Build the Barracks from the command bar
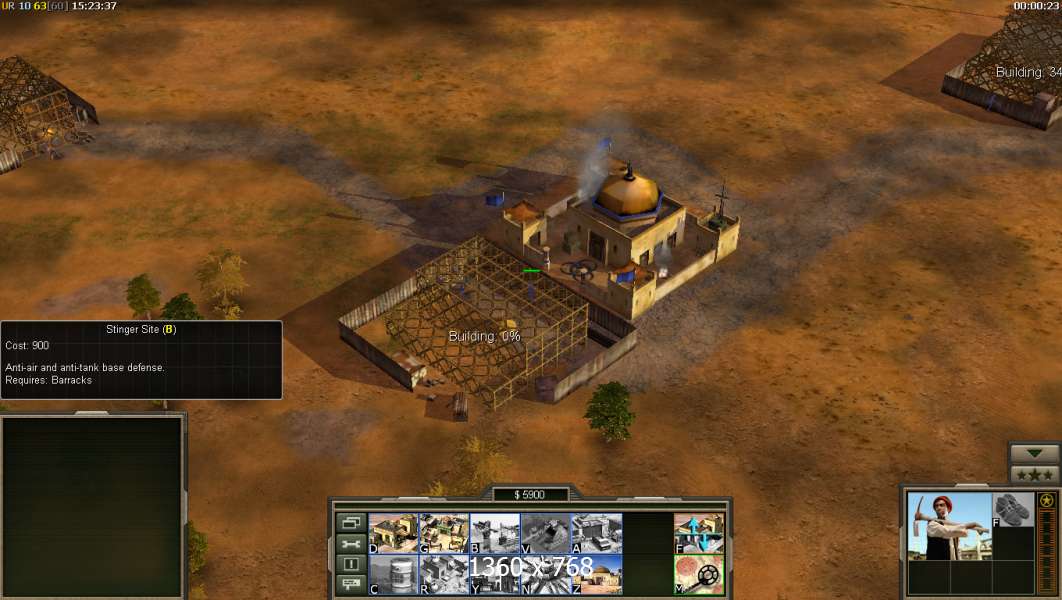Screen dimensions: 1062x600 444,533
